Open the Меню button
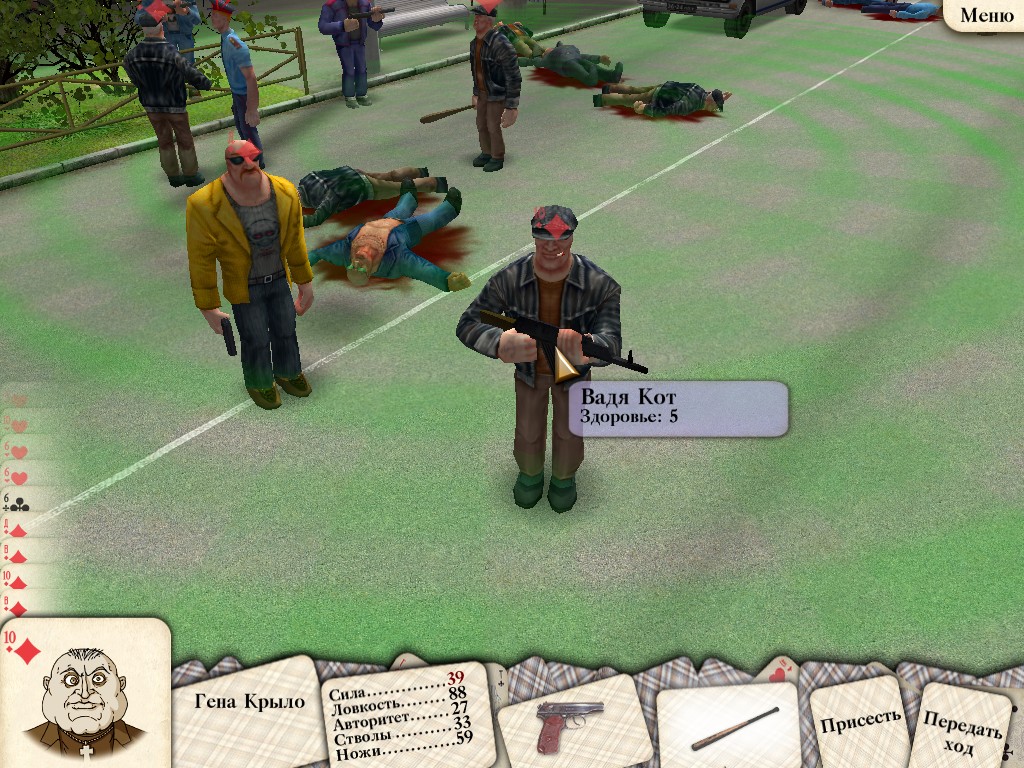 [x=986, y=15]
